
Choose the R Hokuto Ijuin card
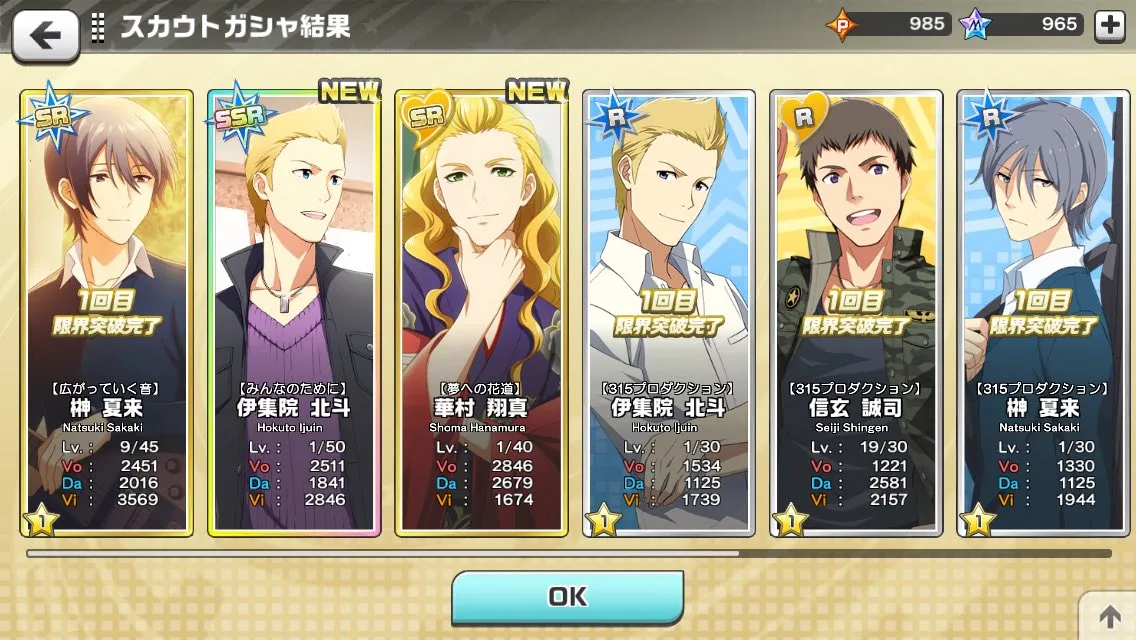coord(669,312)
